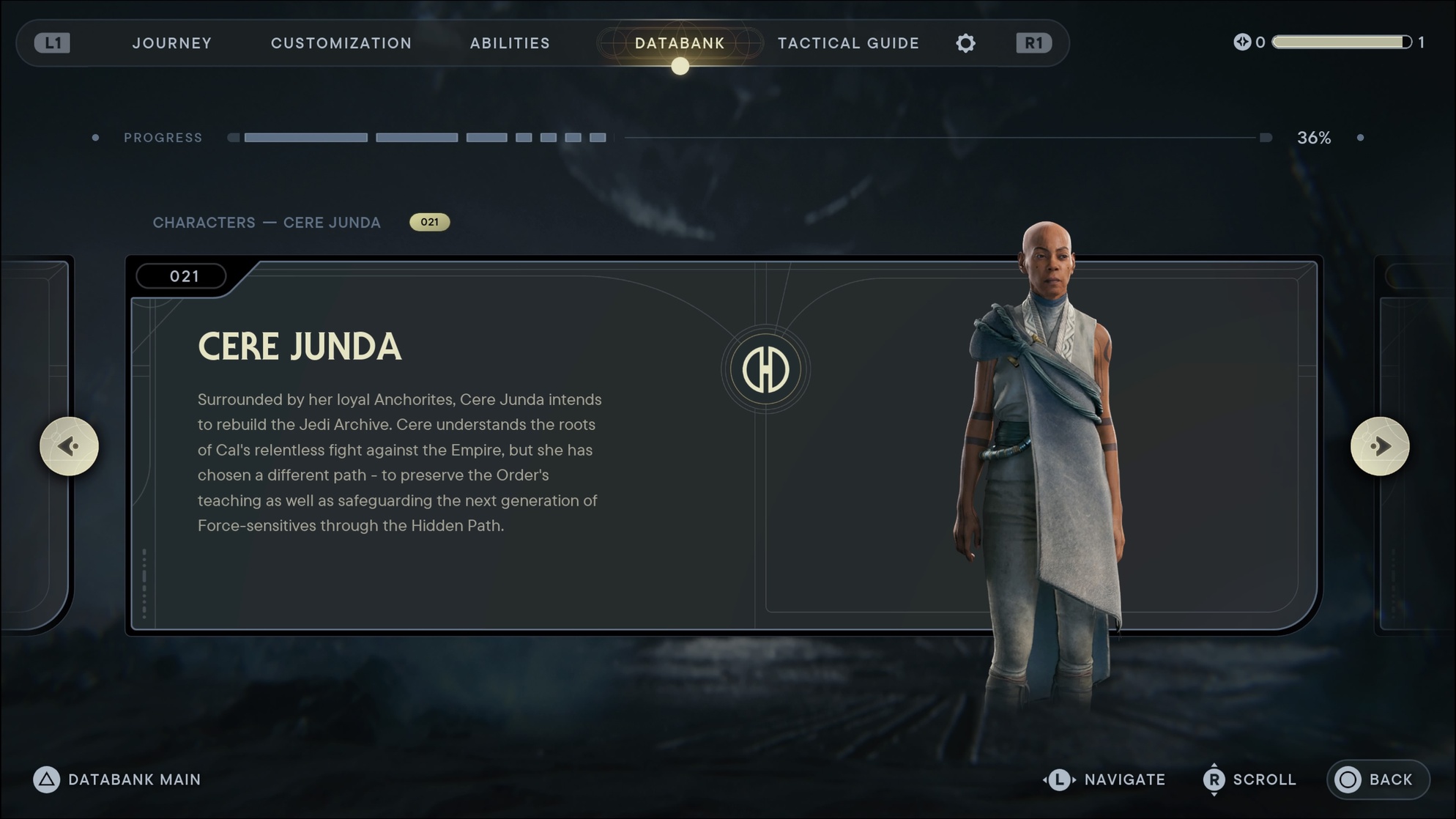
Task: Go to the previous databank entry arrow
Action: [69, 446]
